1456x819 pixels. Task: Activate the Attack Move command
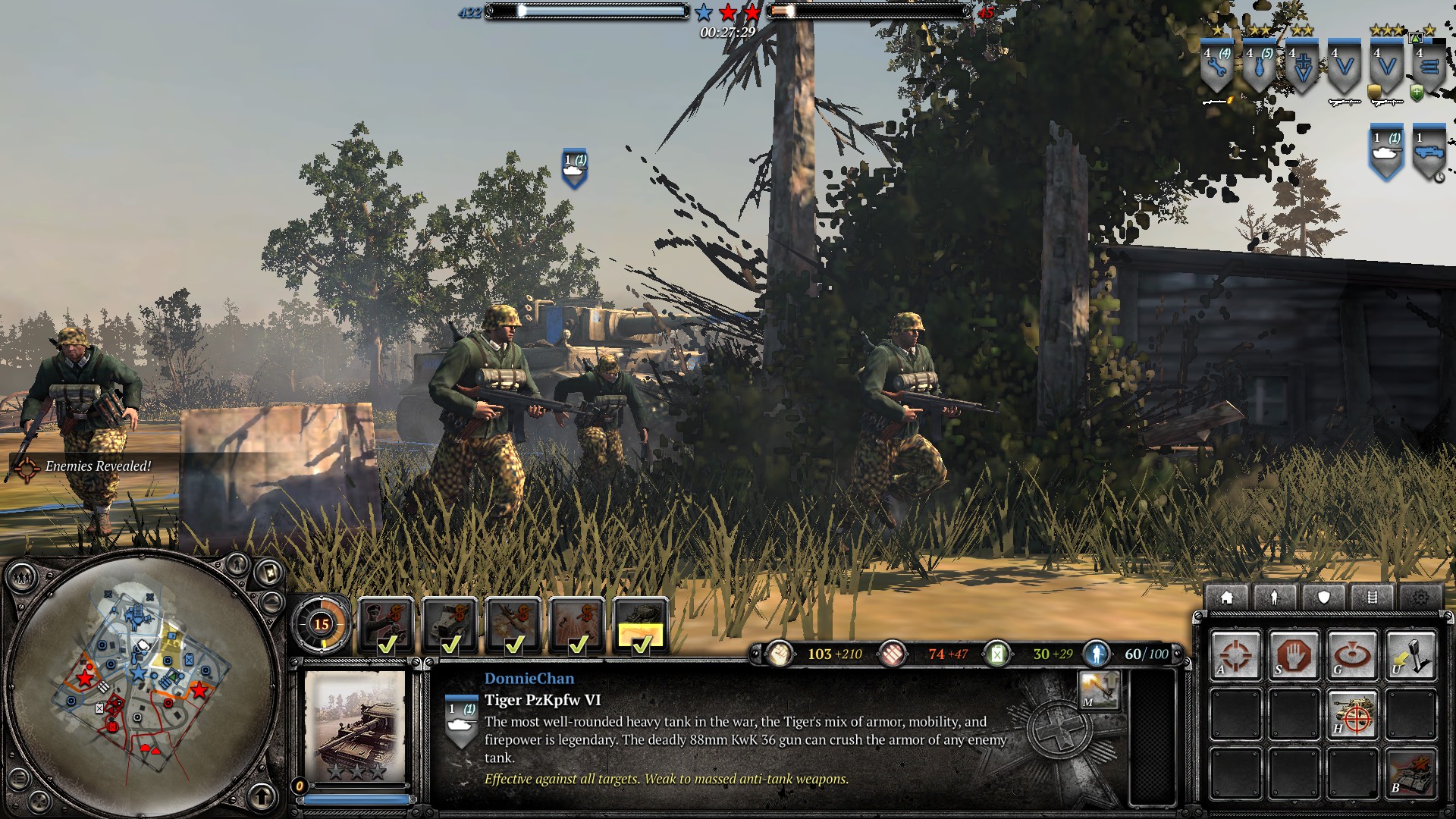[1235, 655]
